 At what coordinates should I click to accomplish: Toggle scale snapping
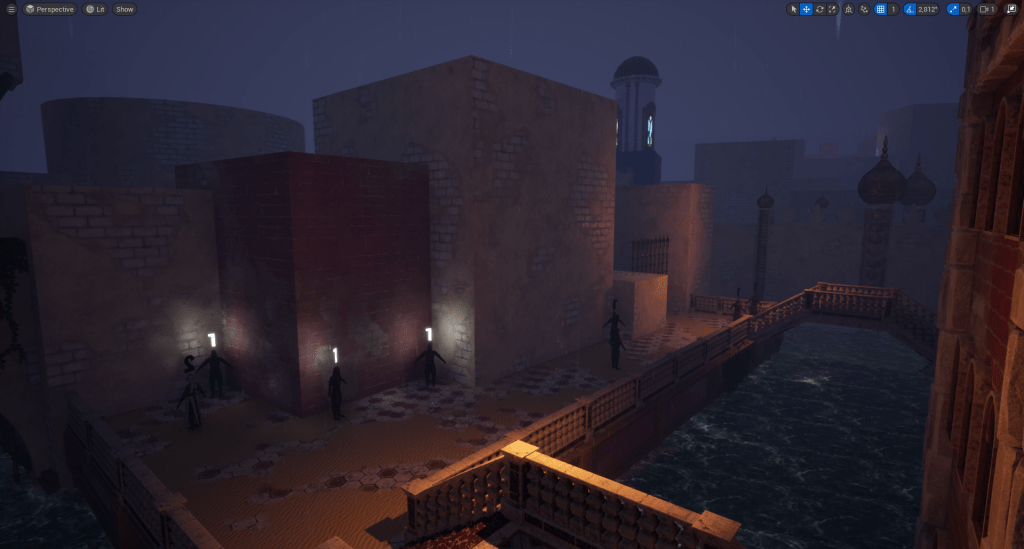(952, 9)
